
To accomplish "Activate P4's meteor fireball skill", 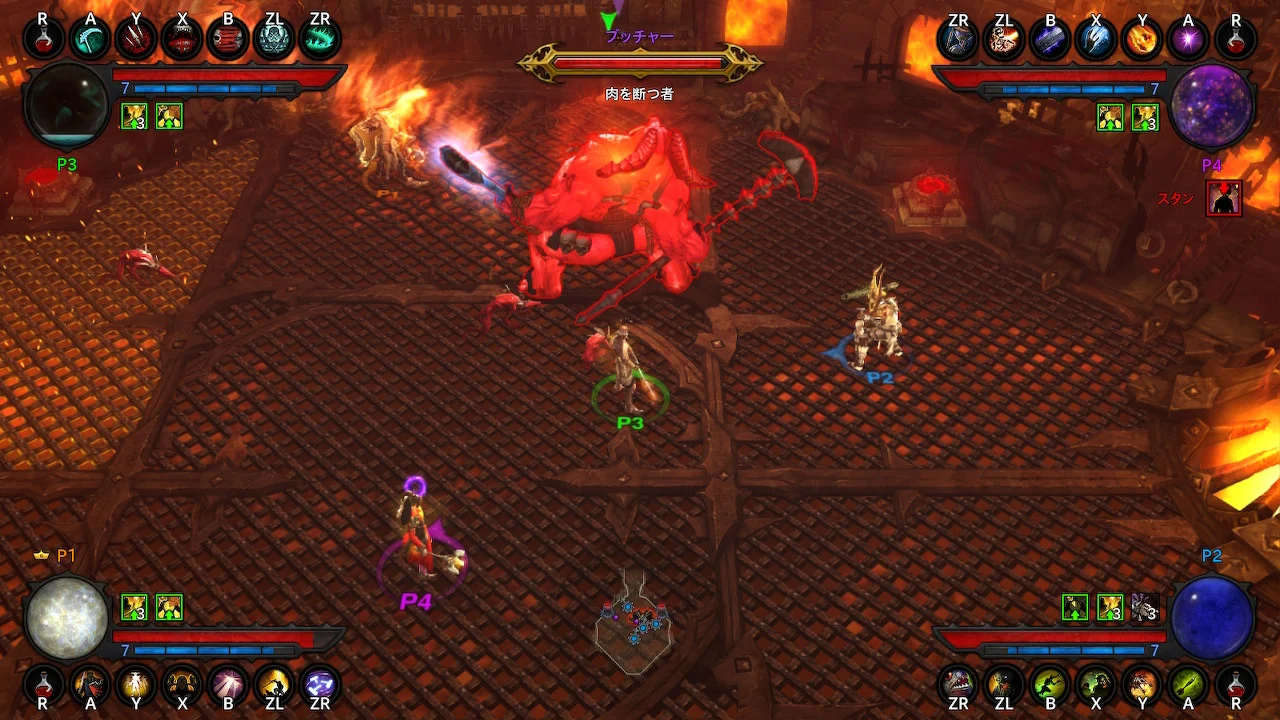I will pos(1142,39).
